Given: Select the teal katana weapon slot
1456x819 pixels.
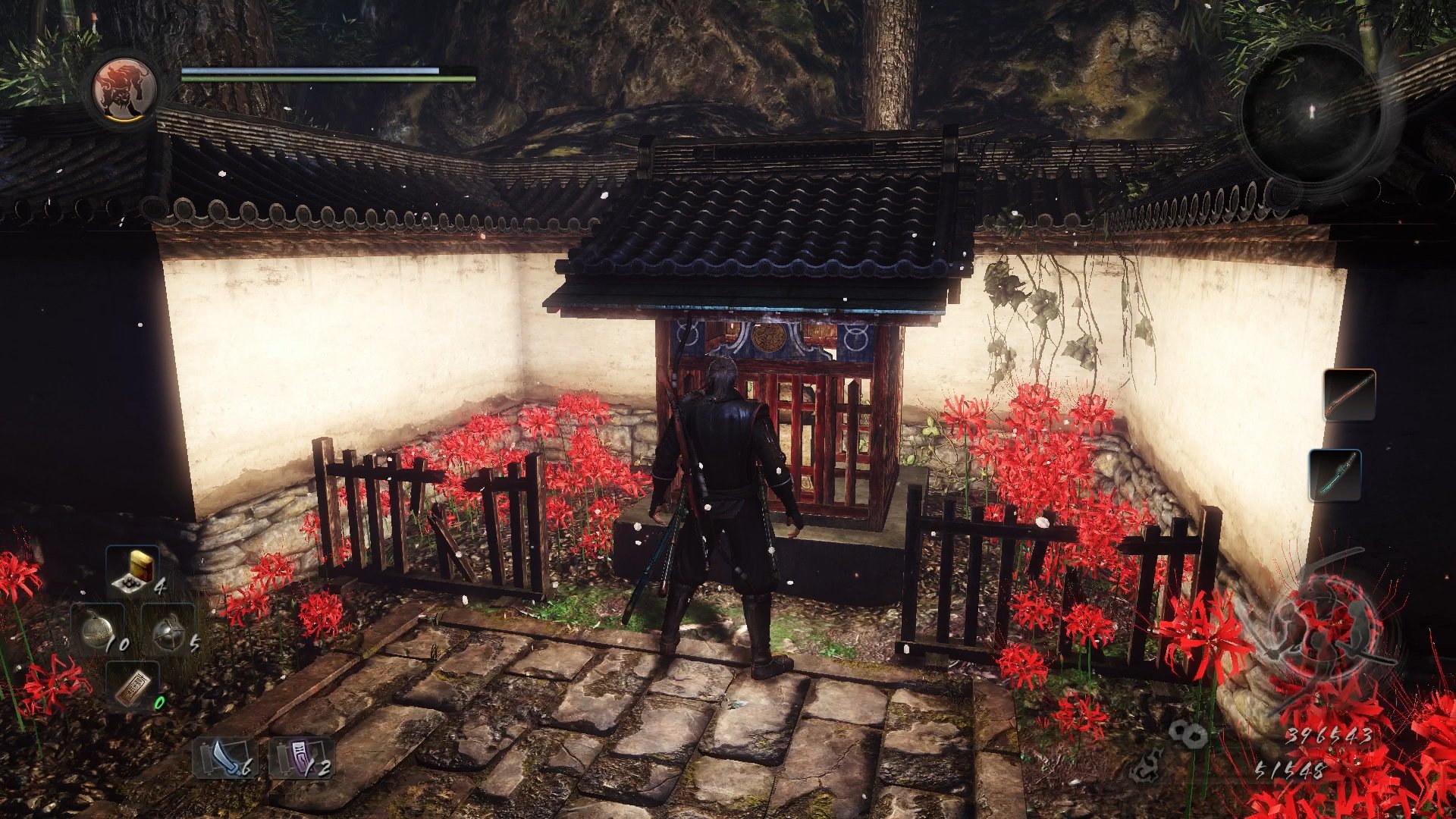Looking at the screenshot, I should tap(1335, 475).
